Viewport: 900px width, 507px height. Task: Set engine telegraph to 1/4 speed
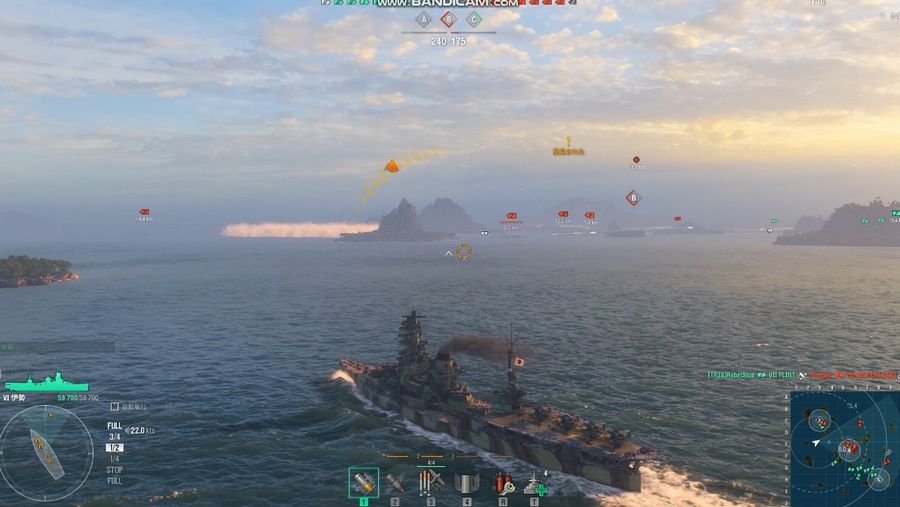click(115, 459)
